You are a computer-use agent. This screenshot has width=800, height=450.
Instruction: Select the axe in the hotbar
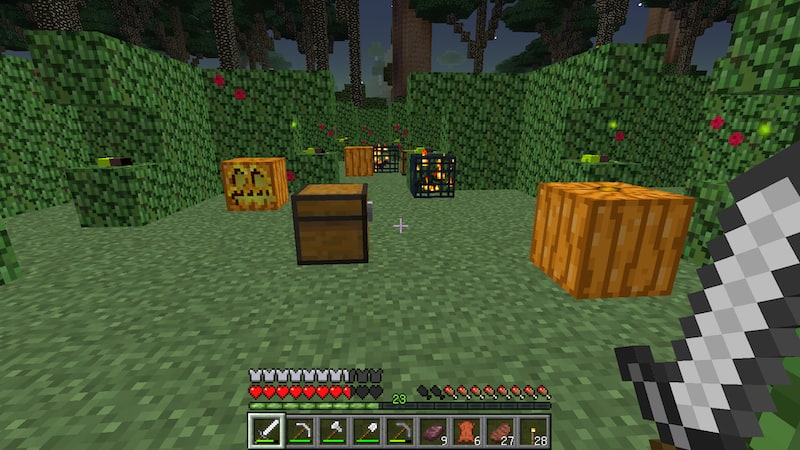[x=332, y=431]
